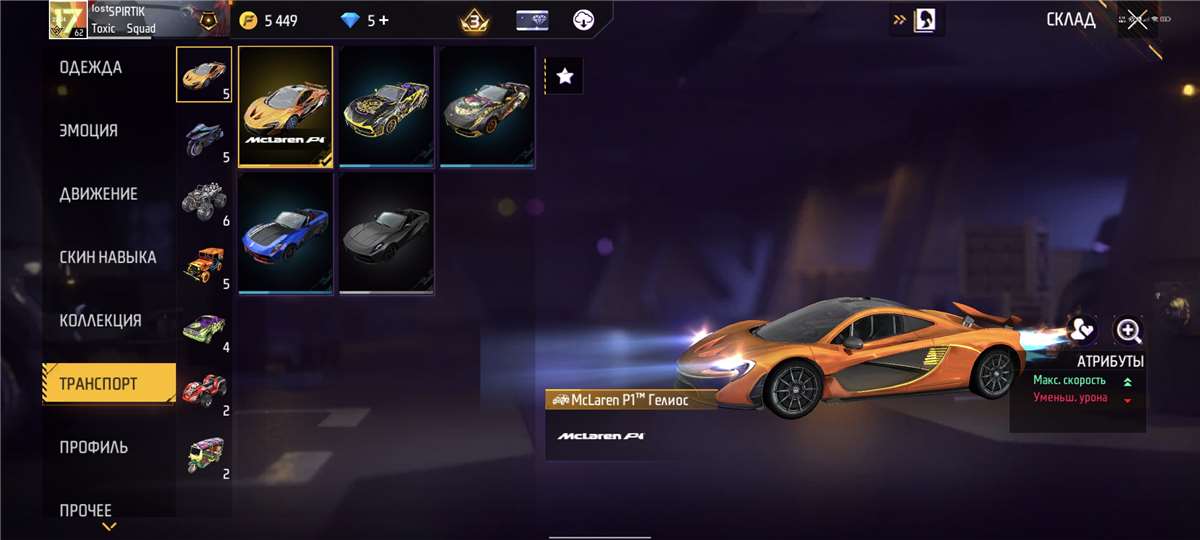Select the Движение category
The height and width of the screenshot is (540, 1200).
[x=98, y=194]
